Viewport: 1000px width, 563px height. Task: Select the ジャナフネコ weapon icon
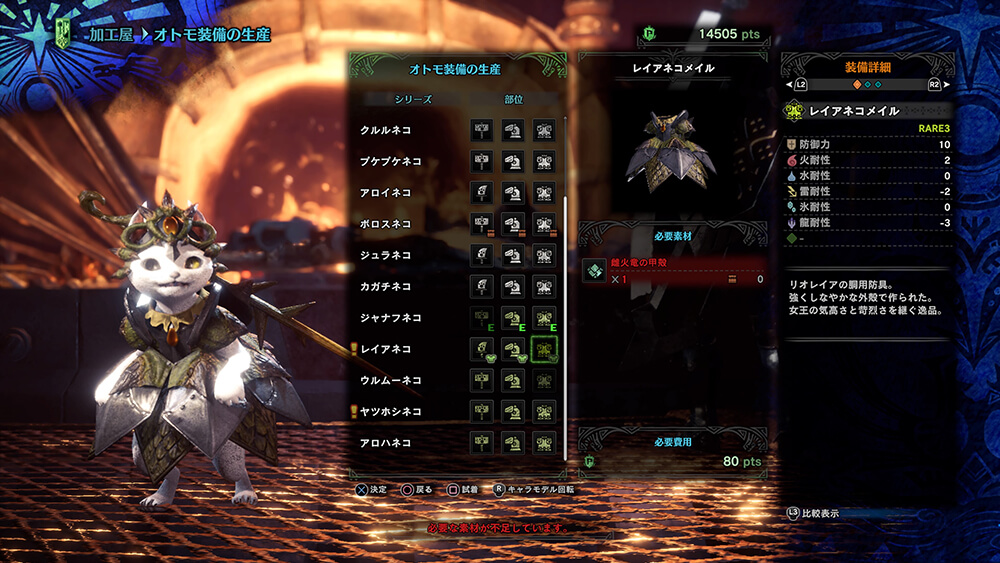[481, 318]
